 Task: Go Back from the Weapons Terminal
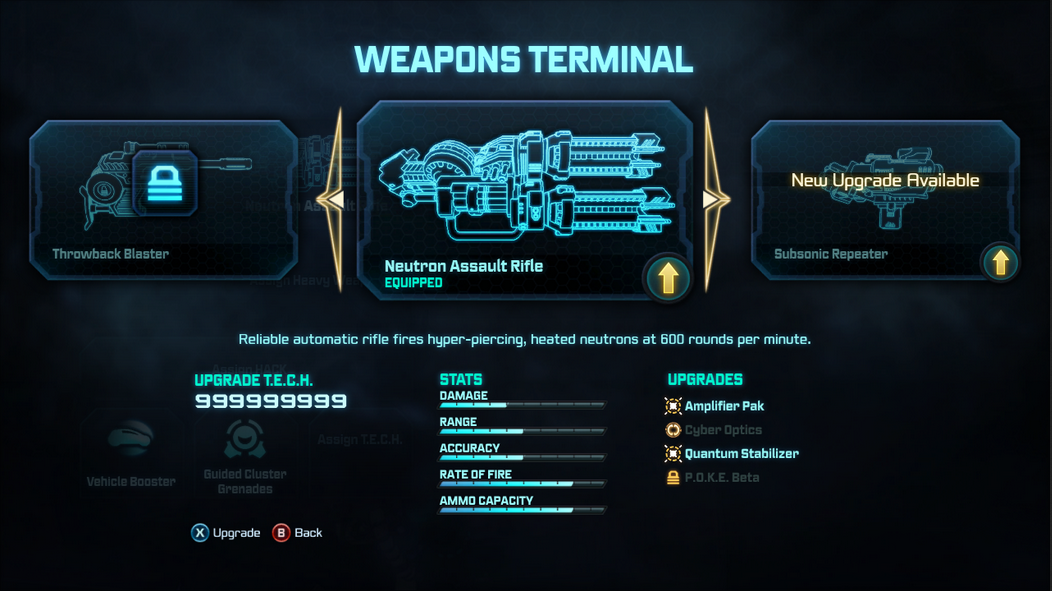pos(299,533)
